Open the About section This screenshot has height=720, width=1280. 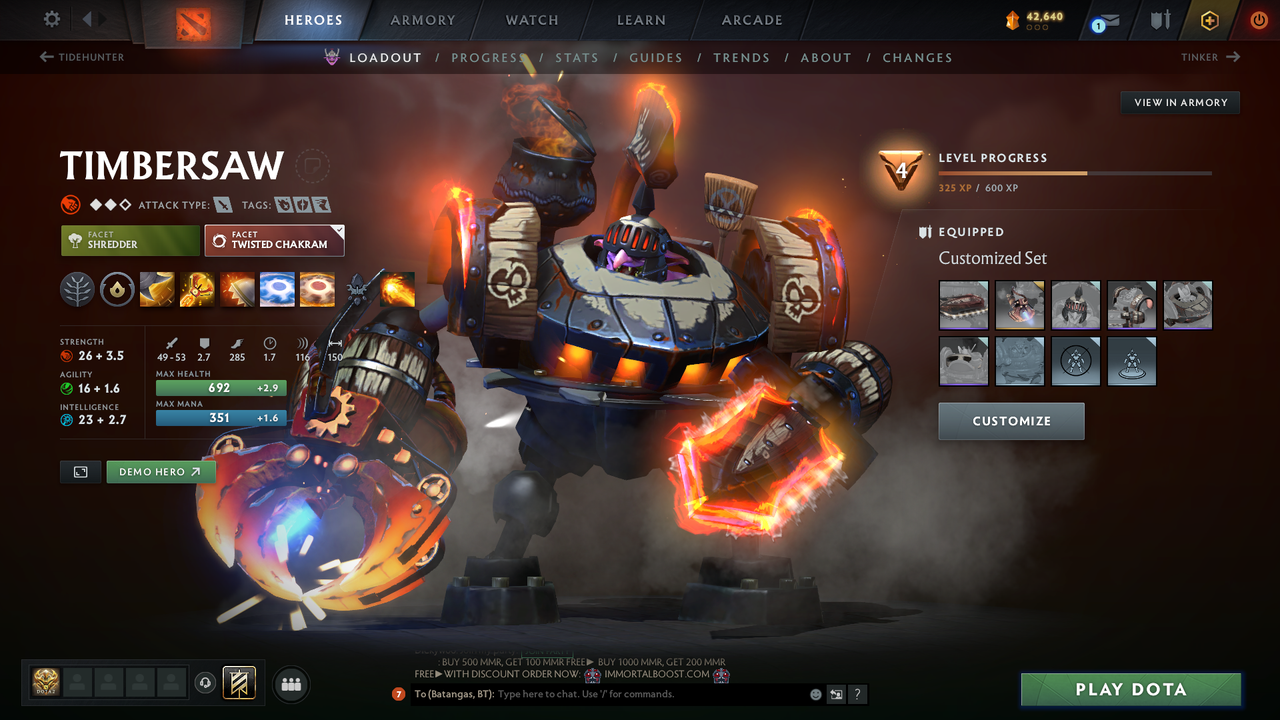(x=826, y=58)
